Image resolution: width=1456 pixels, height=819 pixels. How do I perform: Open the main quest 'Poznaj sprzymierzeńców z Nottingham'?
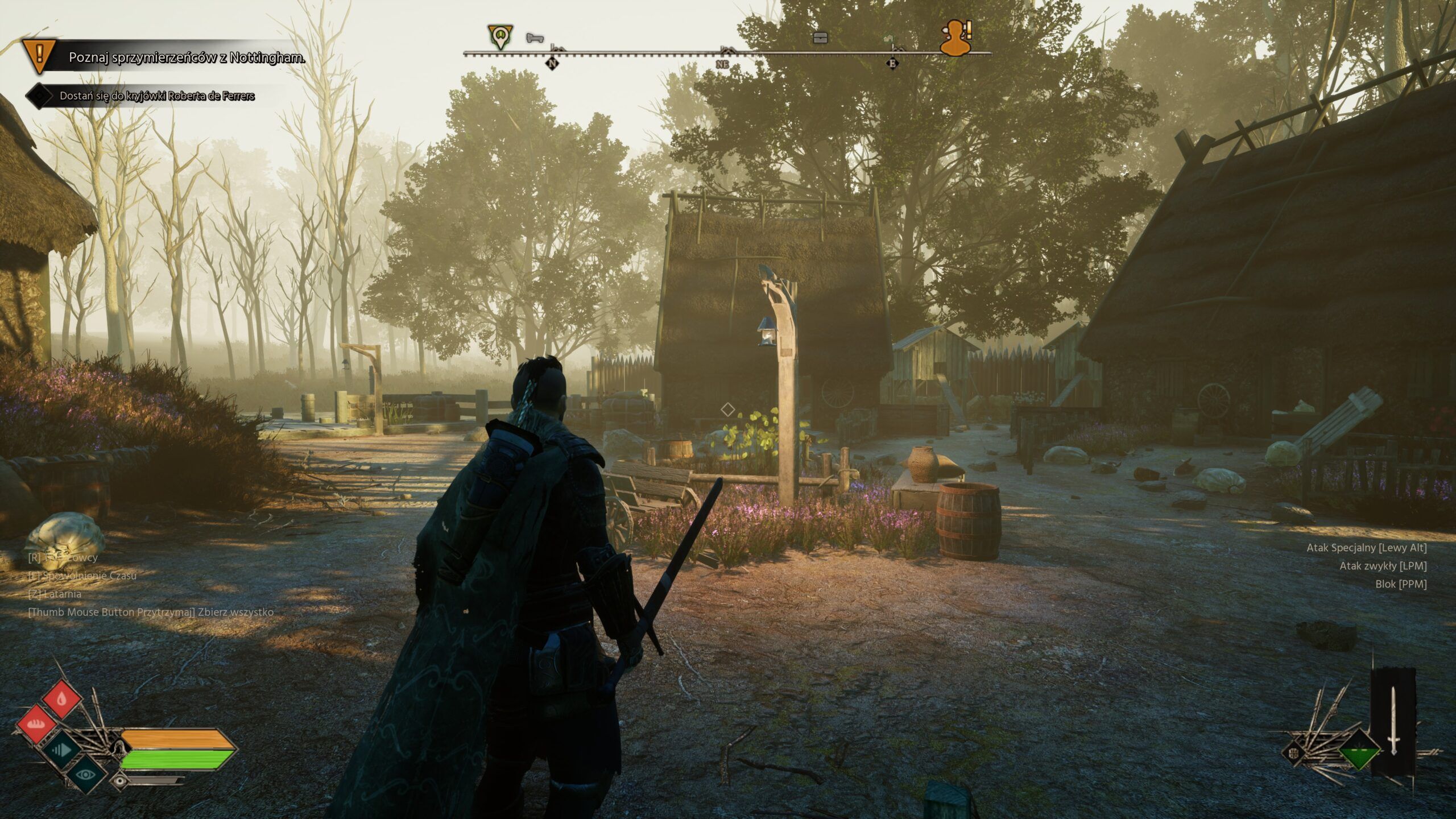pyautogui.click(x=187, y=57)
